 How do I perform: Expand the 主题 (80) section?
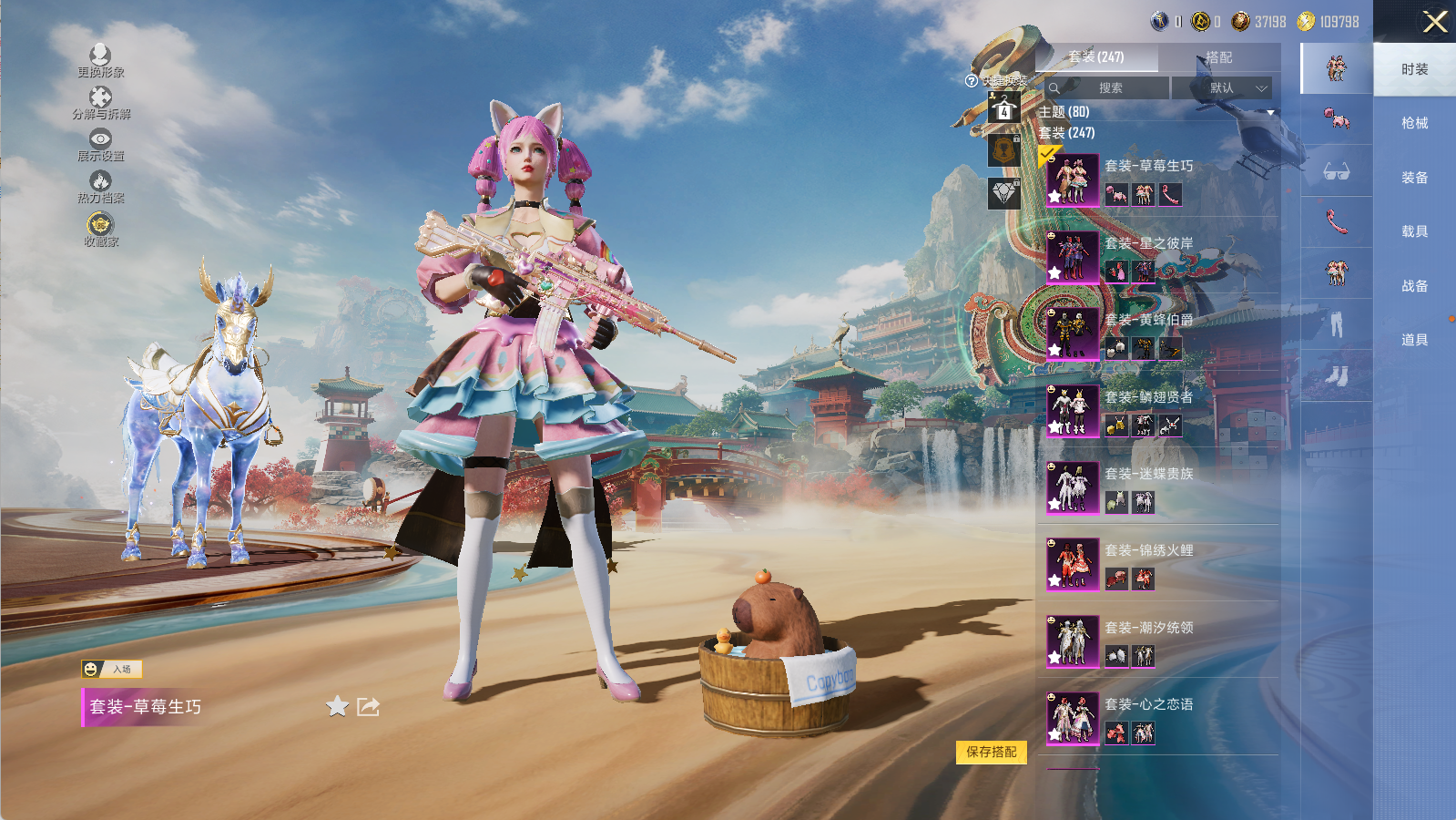(1155, 112)
